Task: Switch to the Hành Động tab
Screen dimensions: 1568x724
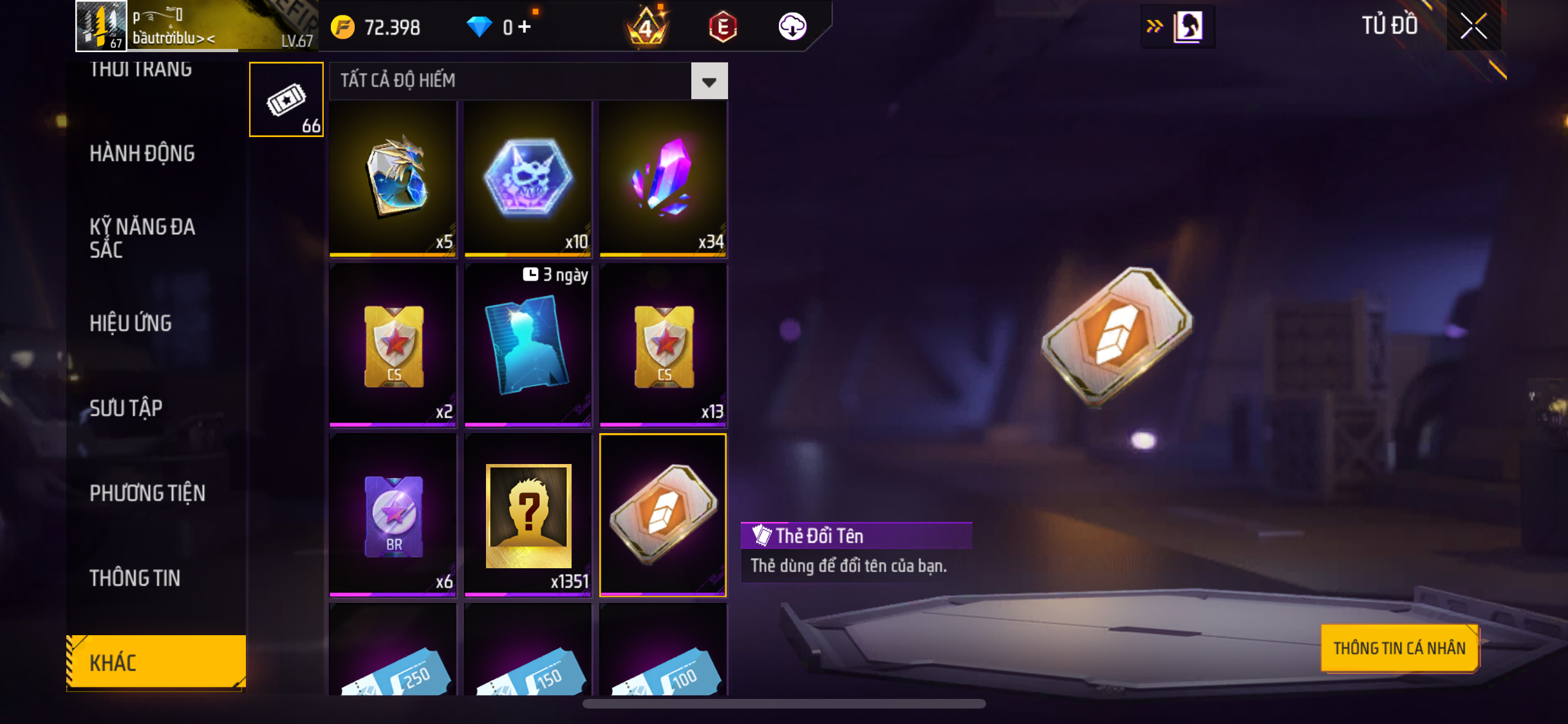Action: 142,153
